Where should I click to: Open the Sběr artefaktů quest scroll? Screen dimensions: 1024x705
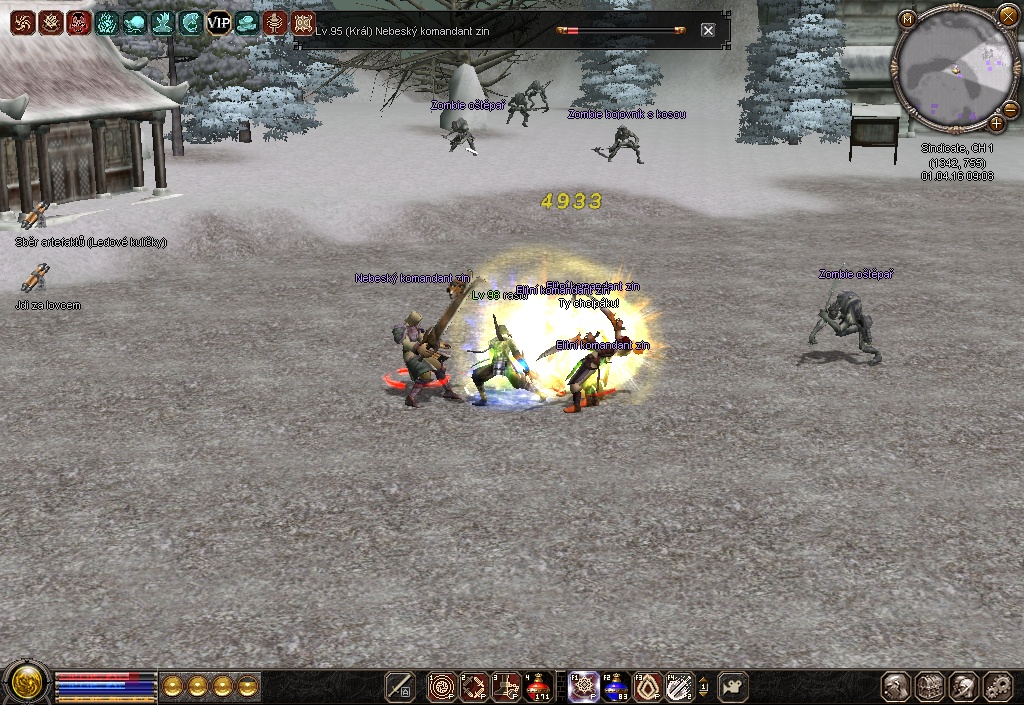click(35, 215)
